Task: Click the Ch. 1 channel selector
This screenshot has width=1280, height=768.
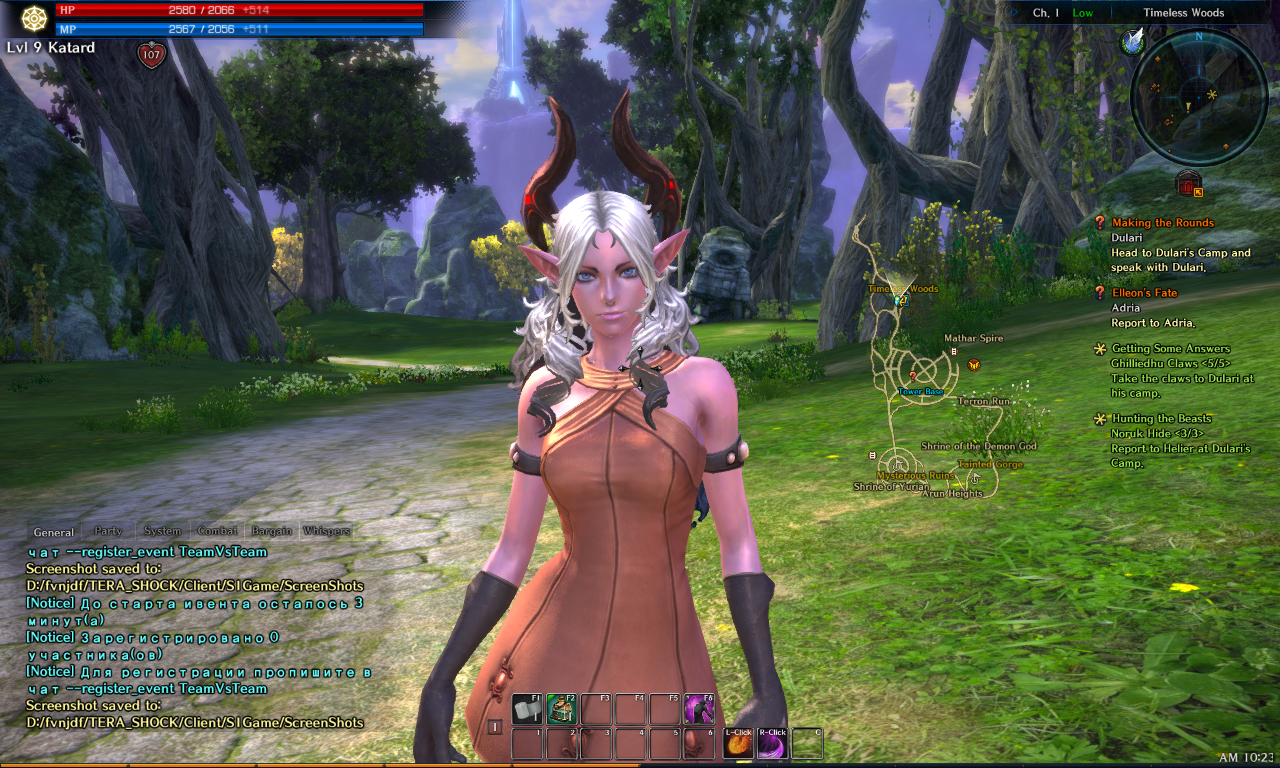Action: (1046, 13)
